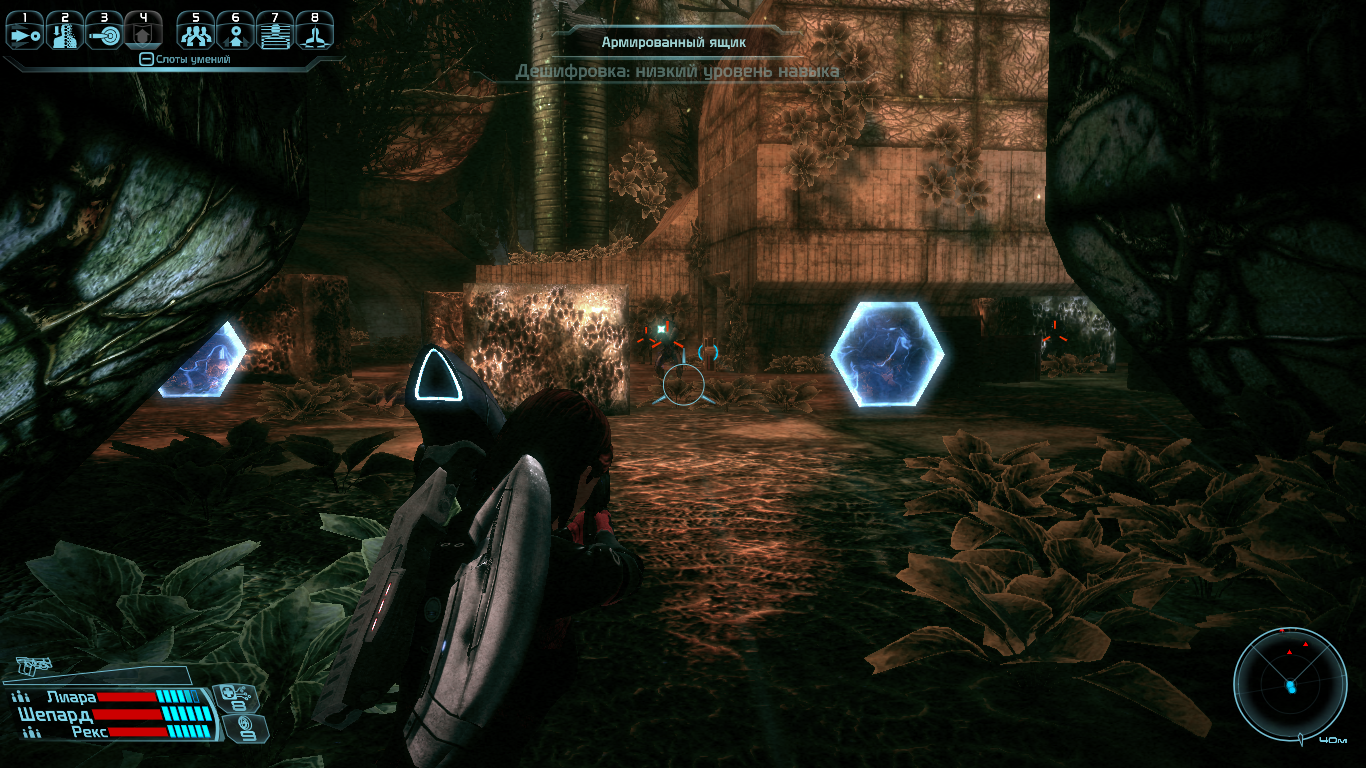Screen dimensions: 1366x768
Task: Select the greyed shield ability in slot 4
Action: [143, 34]
